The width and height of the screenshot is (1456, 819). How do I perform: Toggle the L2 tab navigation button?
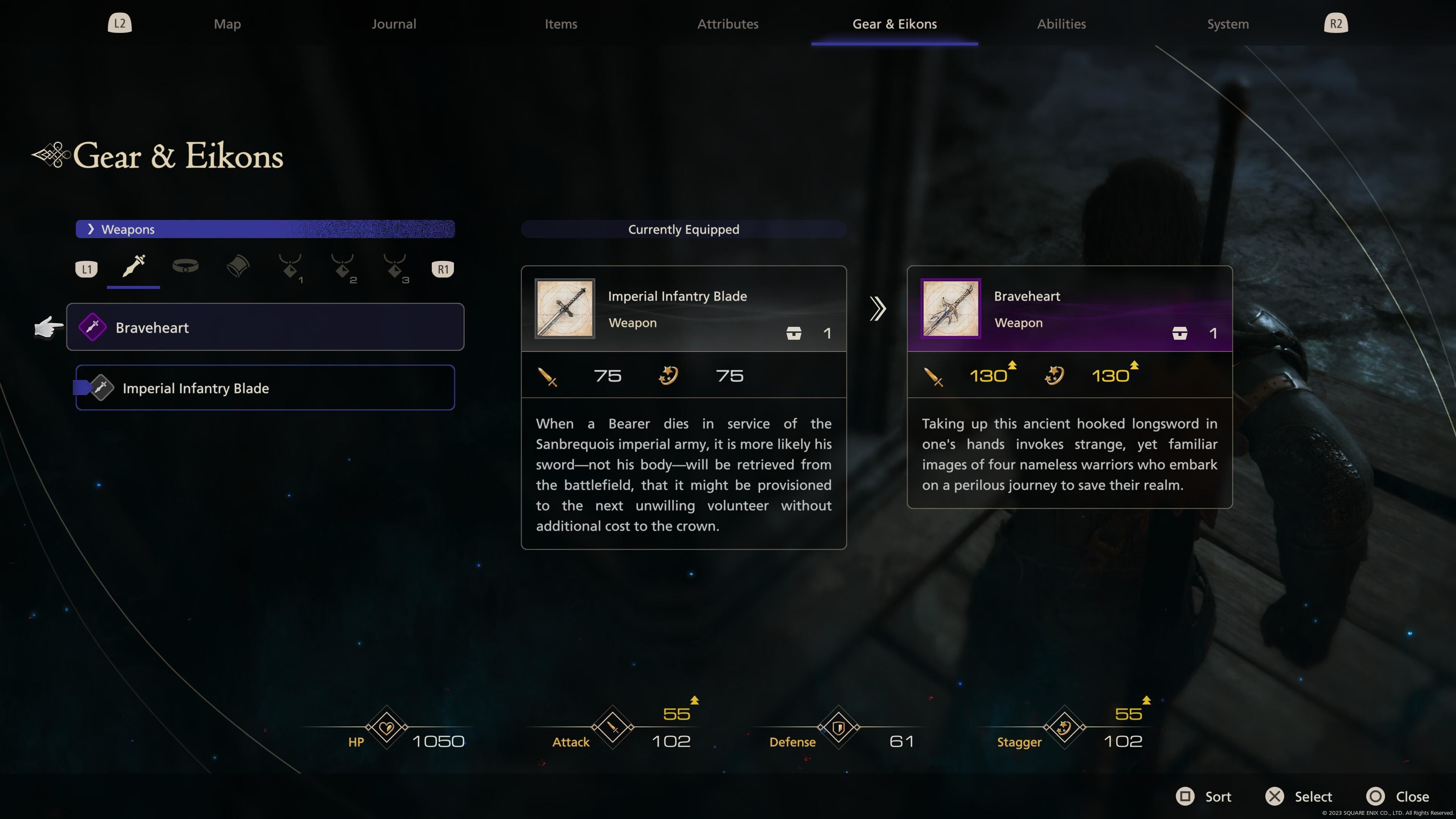(119, 23)
